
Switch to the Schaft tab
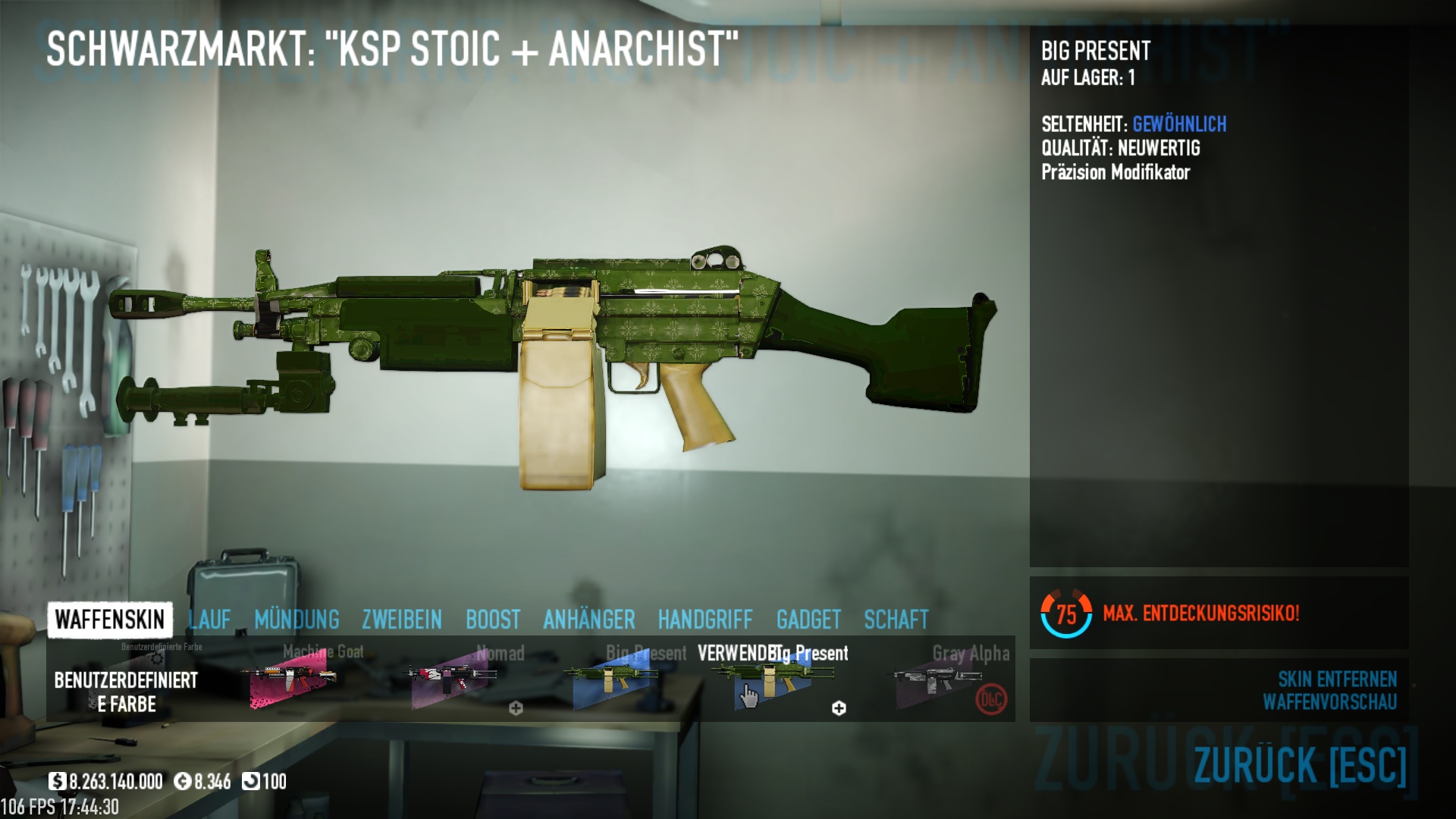click(x=896, y=620)
